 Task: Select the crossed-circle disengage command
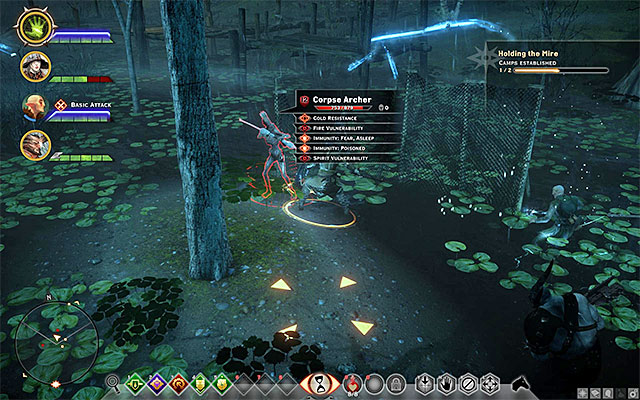[468, 383]
